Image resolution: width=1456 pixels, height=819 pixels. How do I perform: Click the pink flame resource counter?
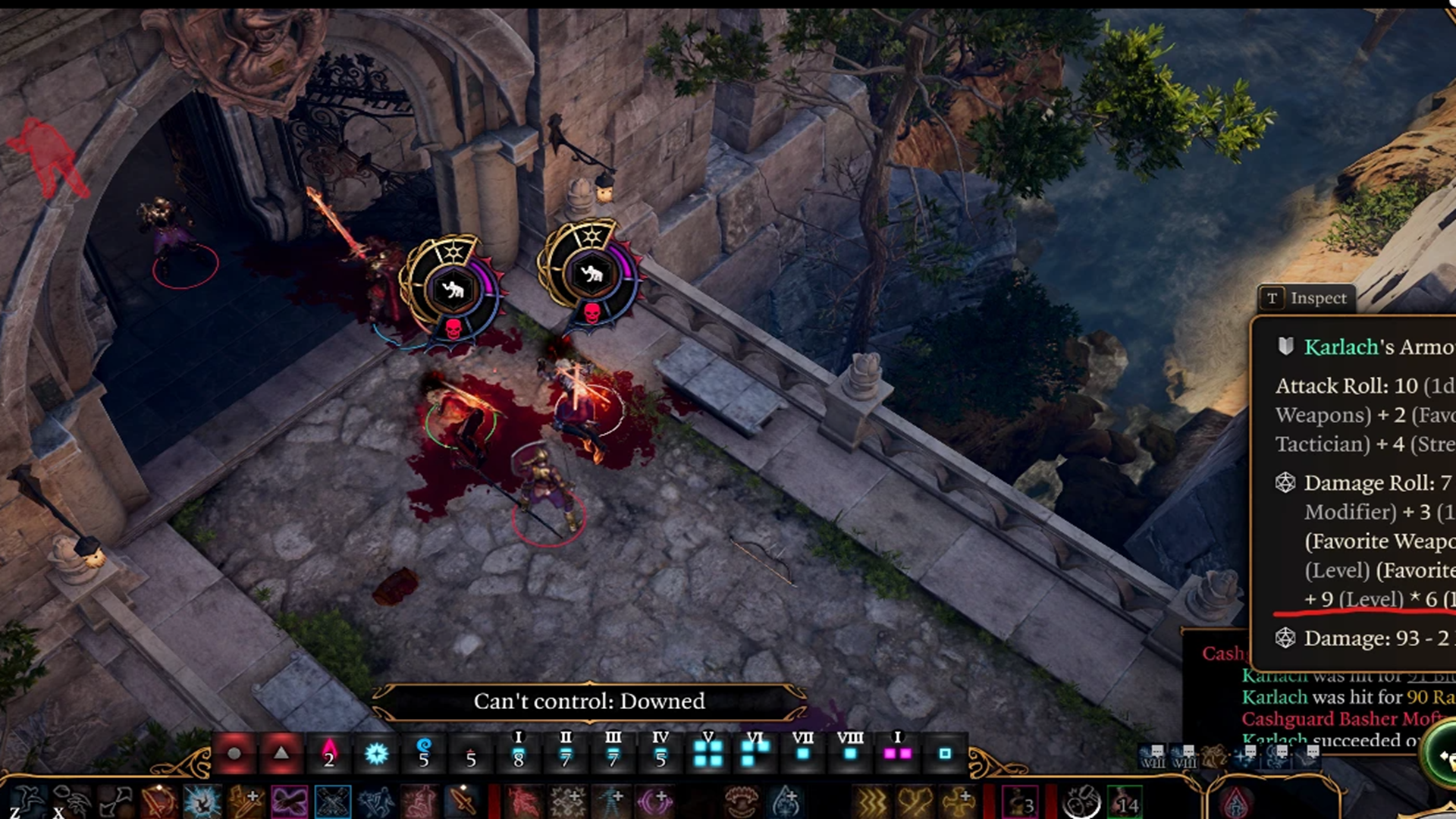pos(329,753)
